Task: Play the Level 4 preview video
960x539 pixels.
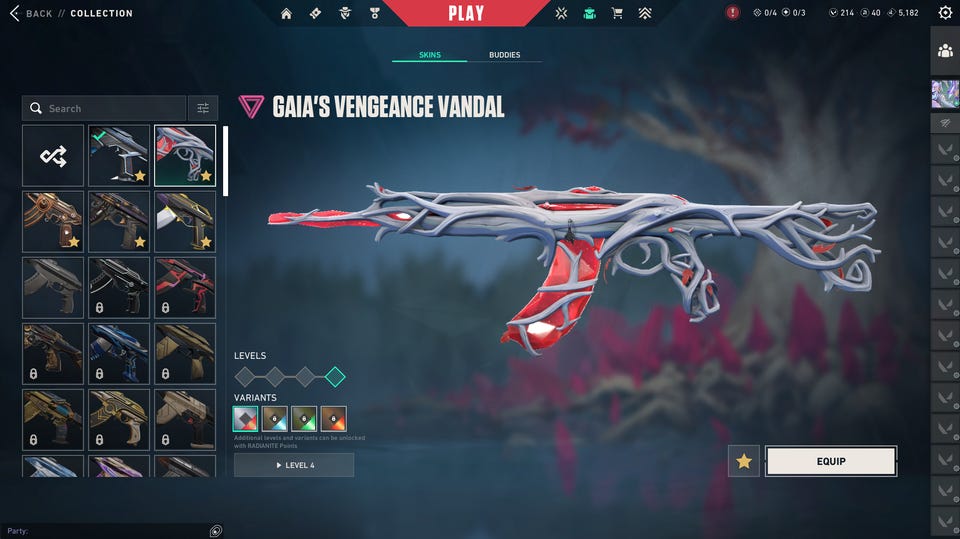Action: click(x=294, y=465)
